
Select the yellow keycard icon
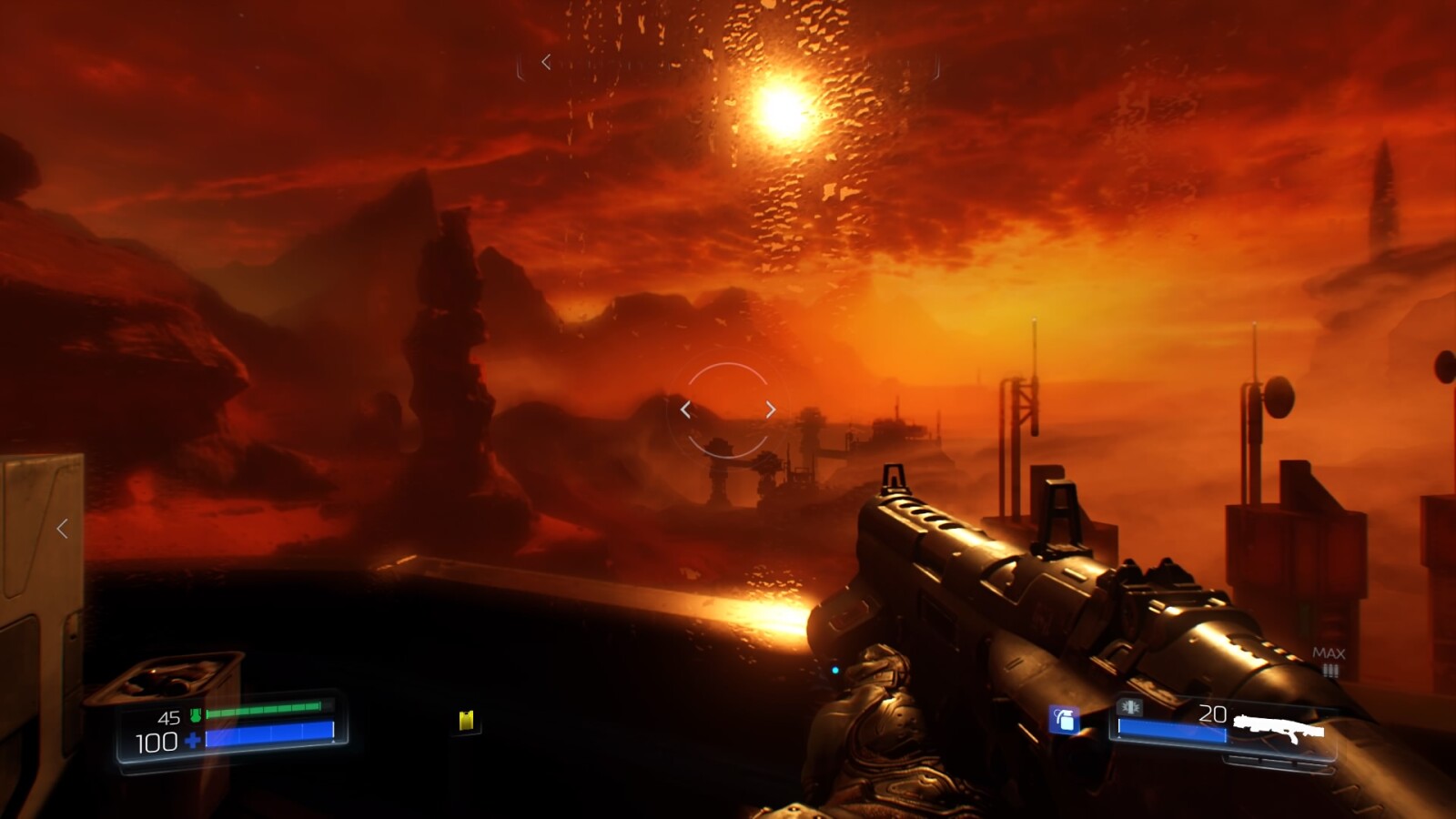click(x=467, y=721)
